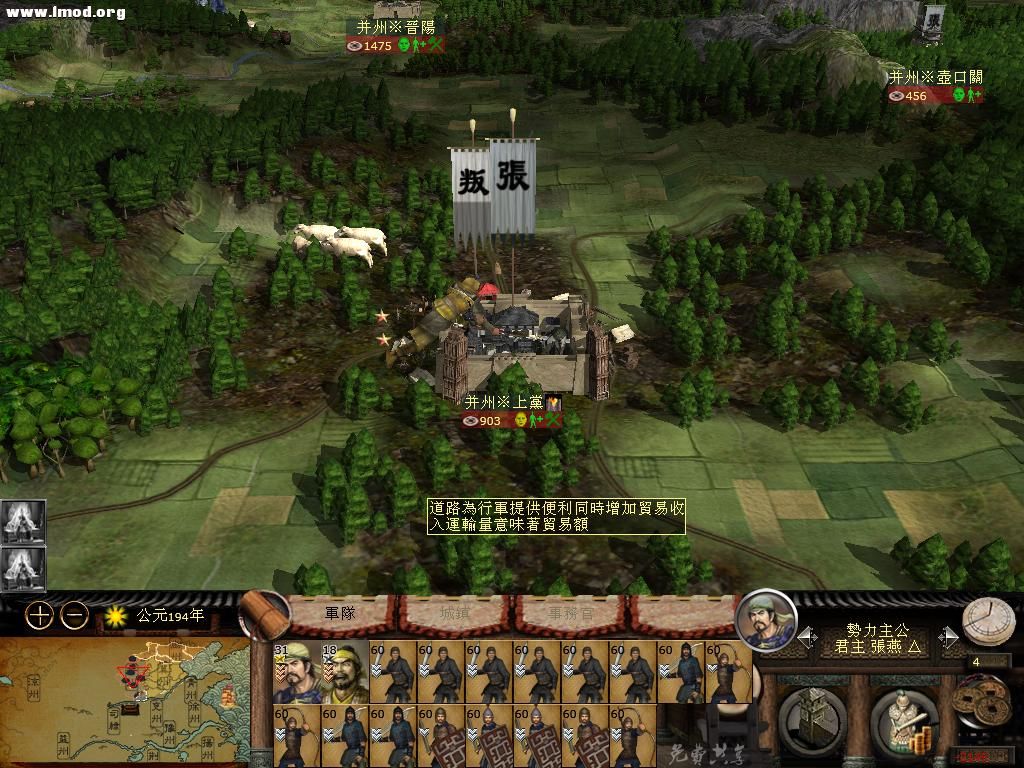Open the building construction tower button
This screenshot has height=768, width=1024.
coord(811,719)
